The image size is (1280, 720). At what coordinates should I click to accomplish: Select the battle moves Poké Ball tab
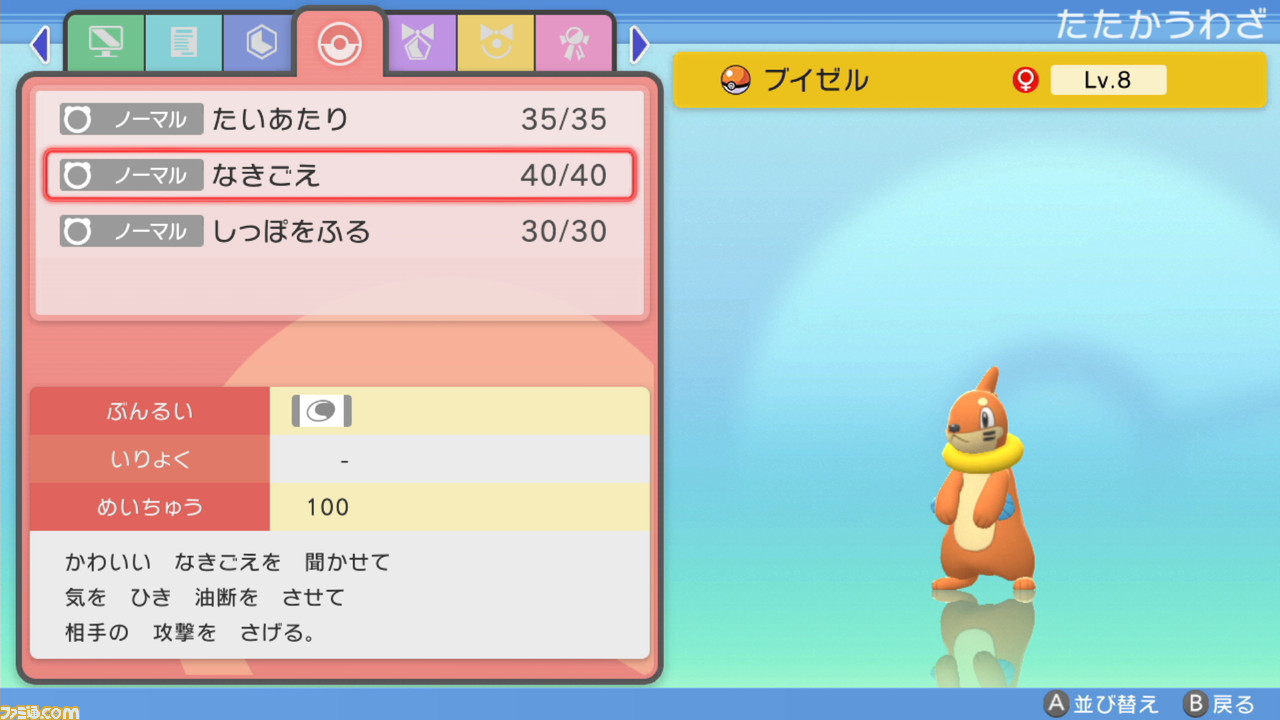(x=339, y=42)
